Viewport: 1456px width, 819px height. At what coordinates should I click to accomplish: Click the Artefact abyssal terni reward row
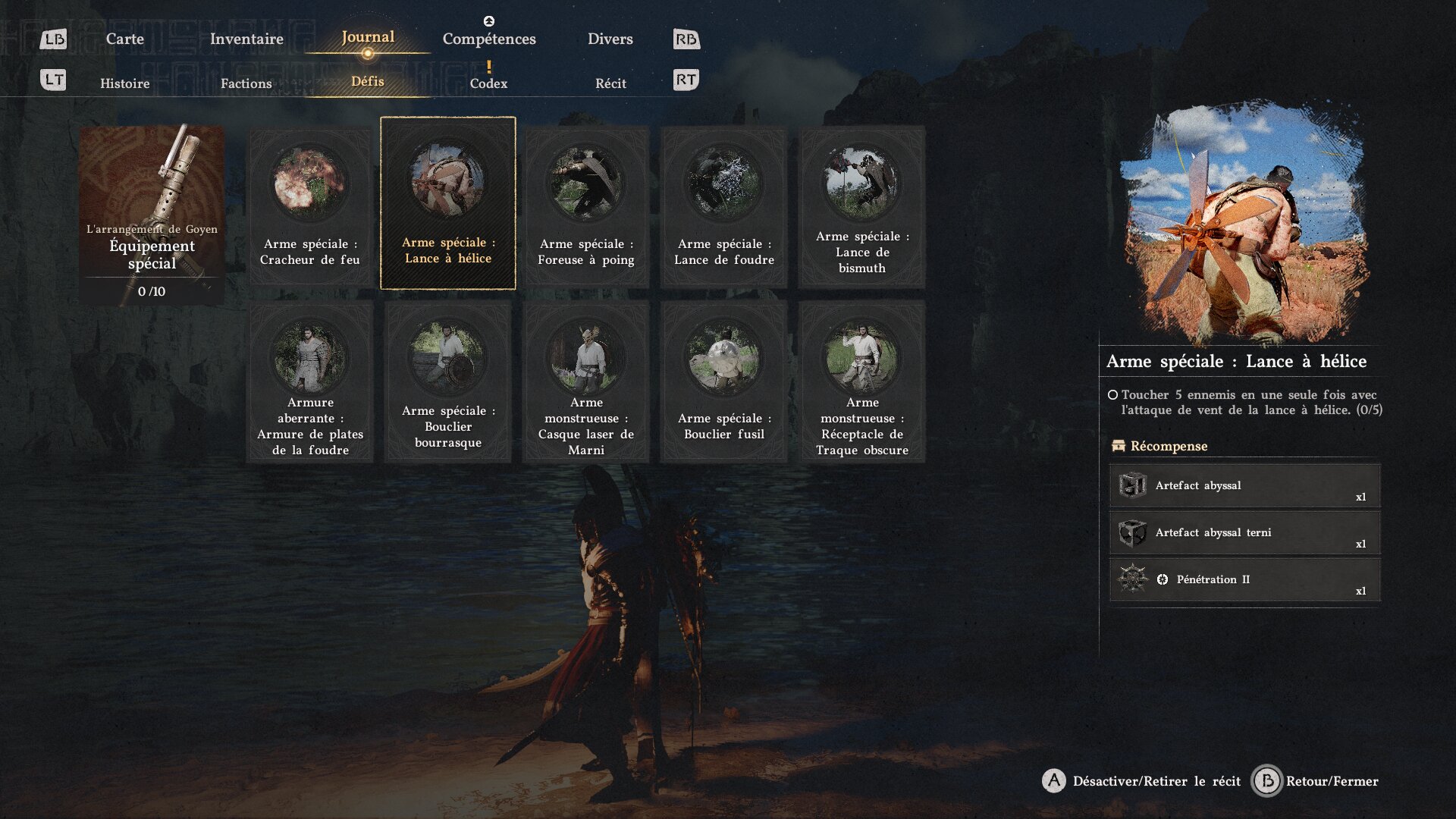(1244, 533)
